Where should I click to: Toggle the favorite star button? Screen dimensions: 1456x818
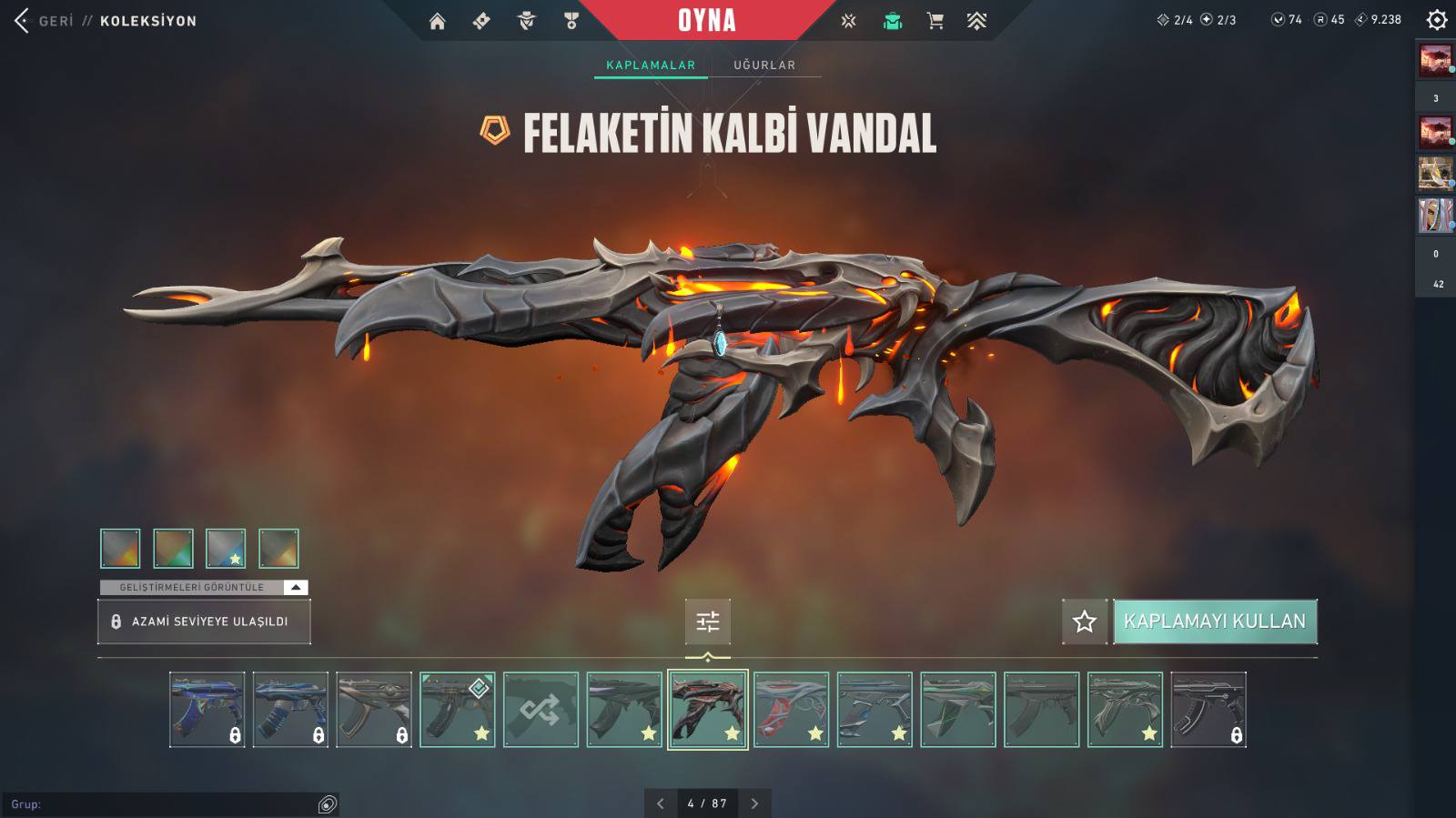[1084, 621]
